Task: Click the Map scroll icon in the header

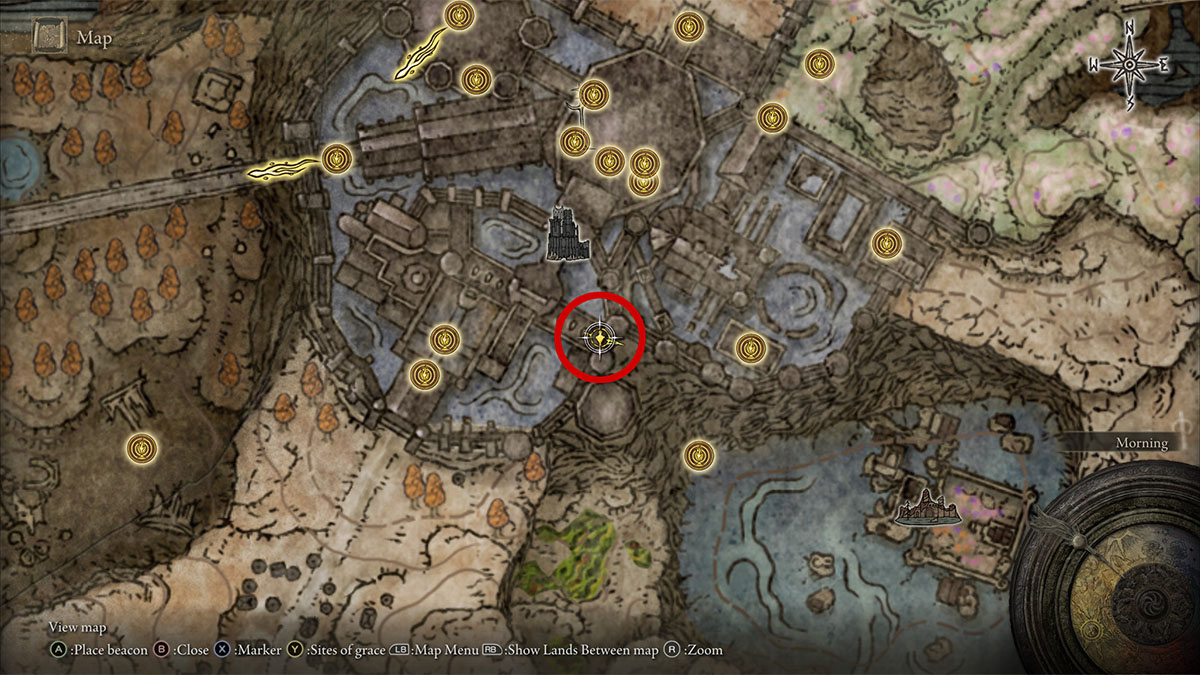Action: (48, 38)
